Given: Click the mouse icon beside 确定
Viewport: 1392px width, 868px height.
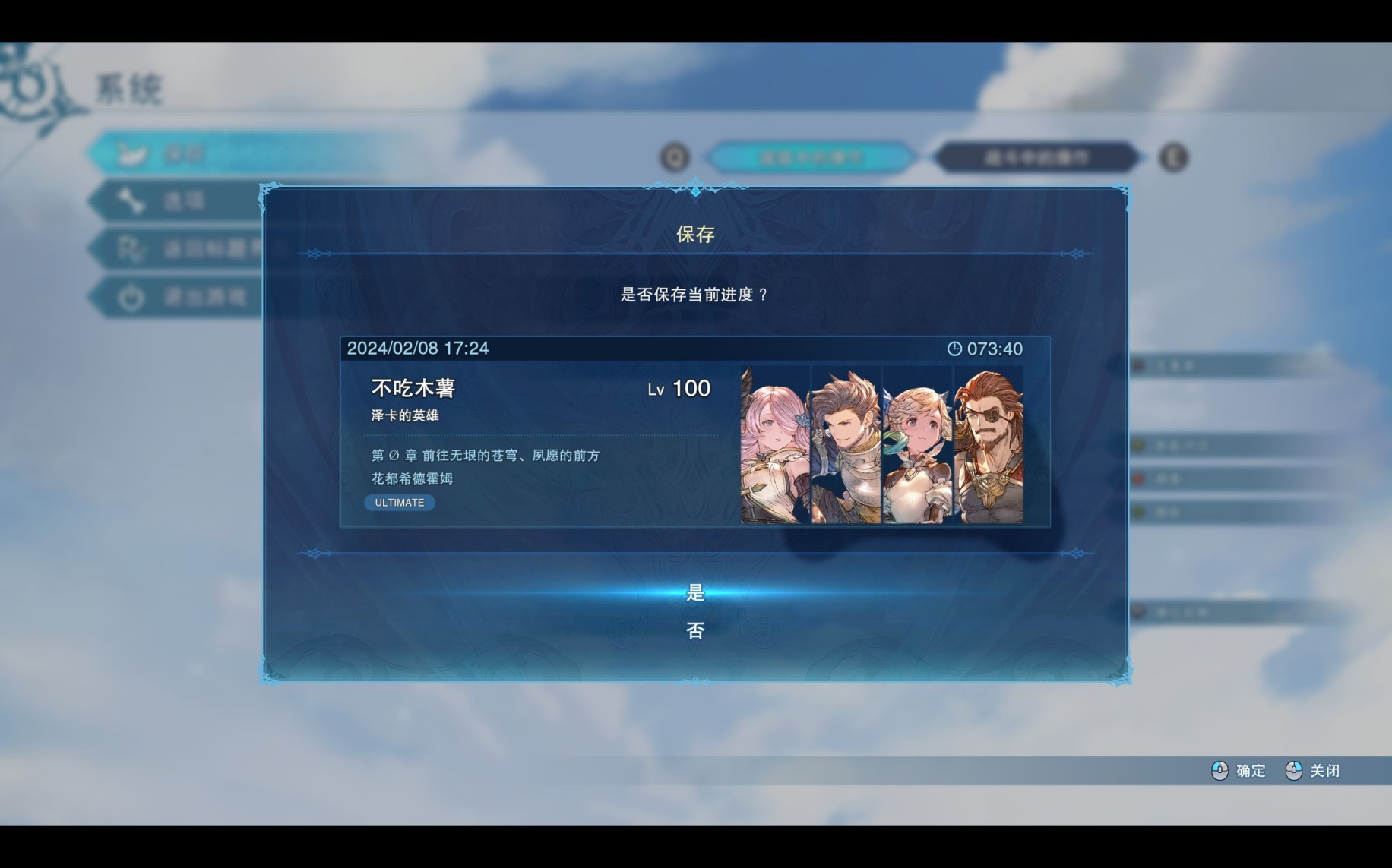Looking at the screenshot, I should (1220, 771).
